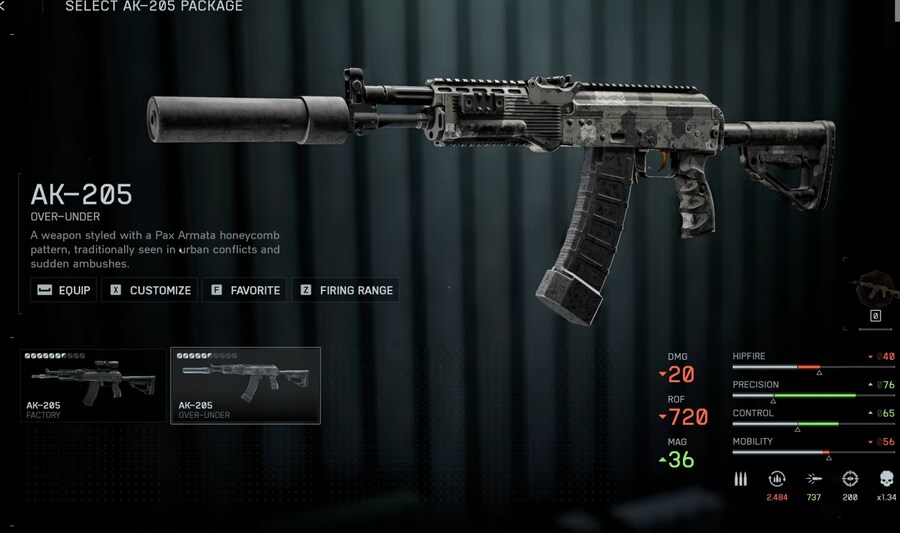
Task: Mark this weapon package as Favorite
Action: point(244,290)
